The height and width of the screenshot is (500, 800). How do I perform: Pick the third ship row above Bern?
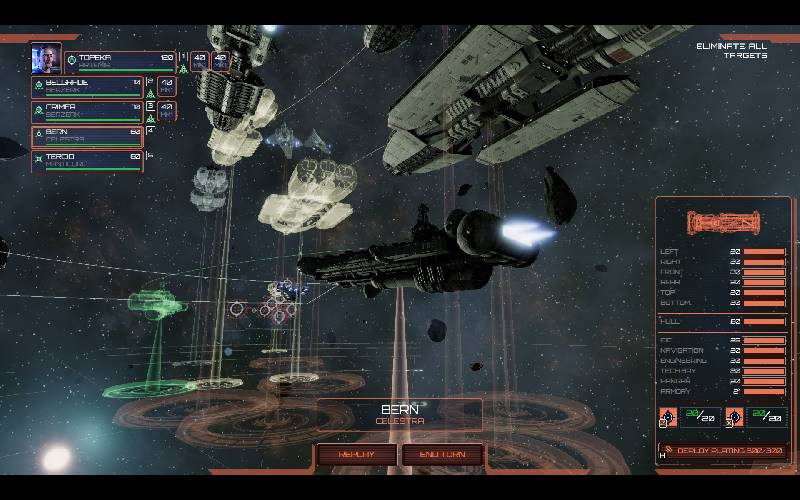(x=88, y=111)
